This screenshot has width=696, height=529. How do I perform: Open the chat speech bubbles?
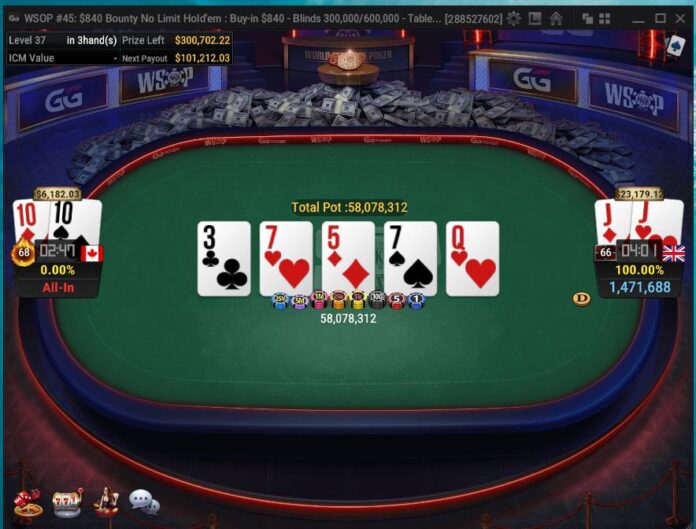[x=144, y=501]
